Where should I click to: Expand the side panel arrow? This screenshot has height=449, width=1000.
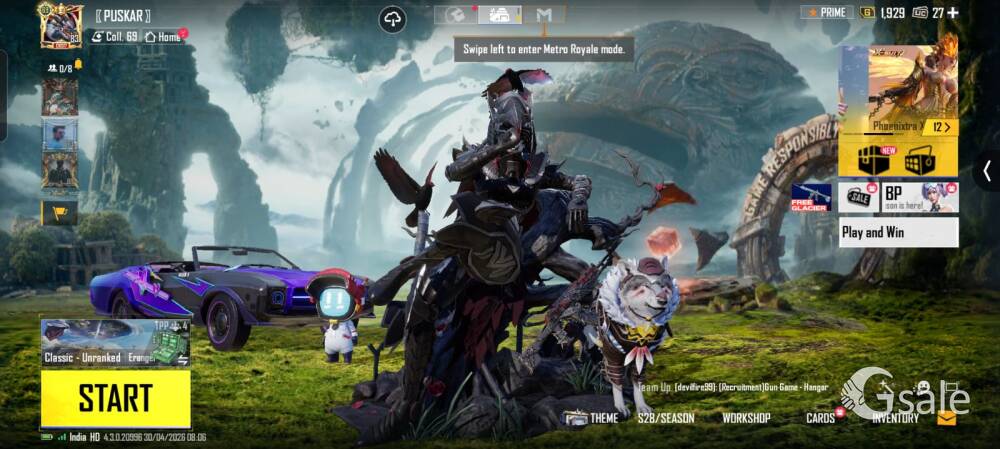[x=986, y=171]
